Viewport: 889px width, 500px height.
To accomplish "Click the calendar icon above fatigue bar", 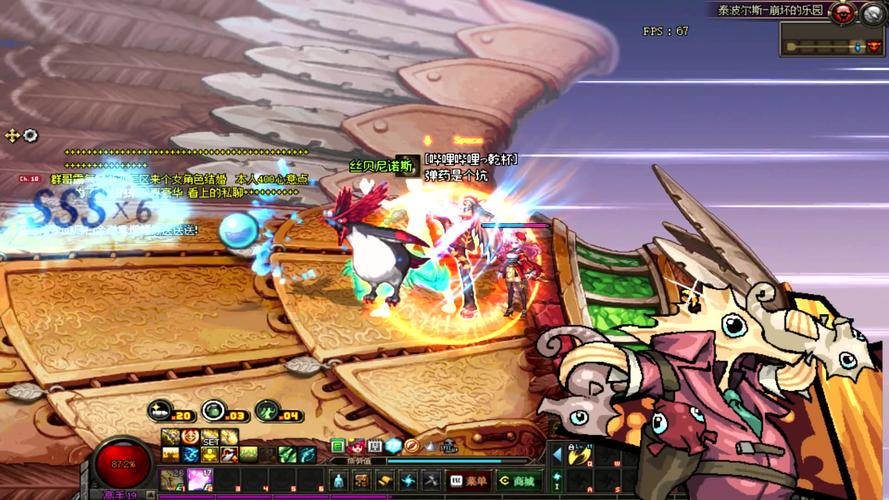I will pyautogui.click(x=374, y=446).
